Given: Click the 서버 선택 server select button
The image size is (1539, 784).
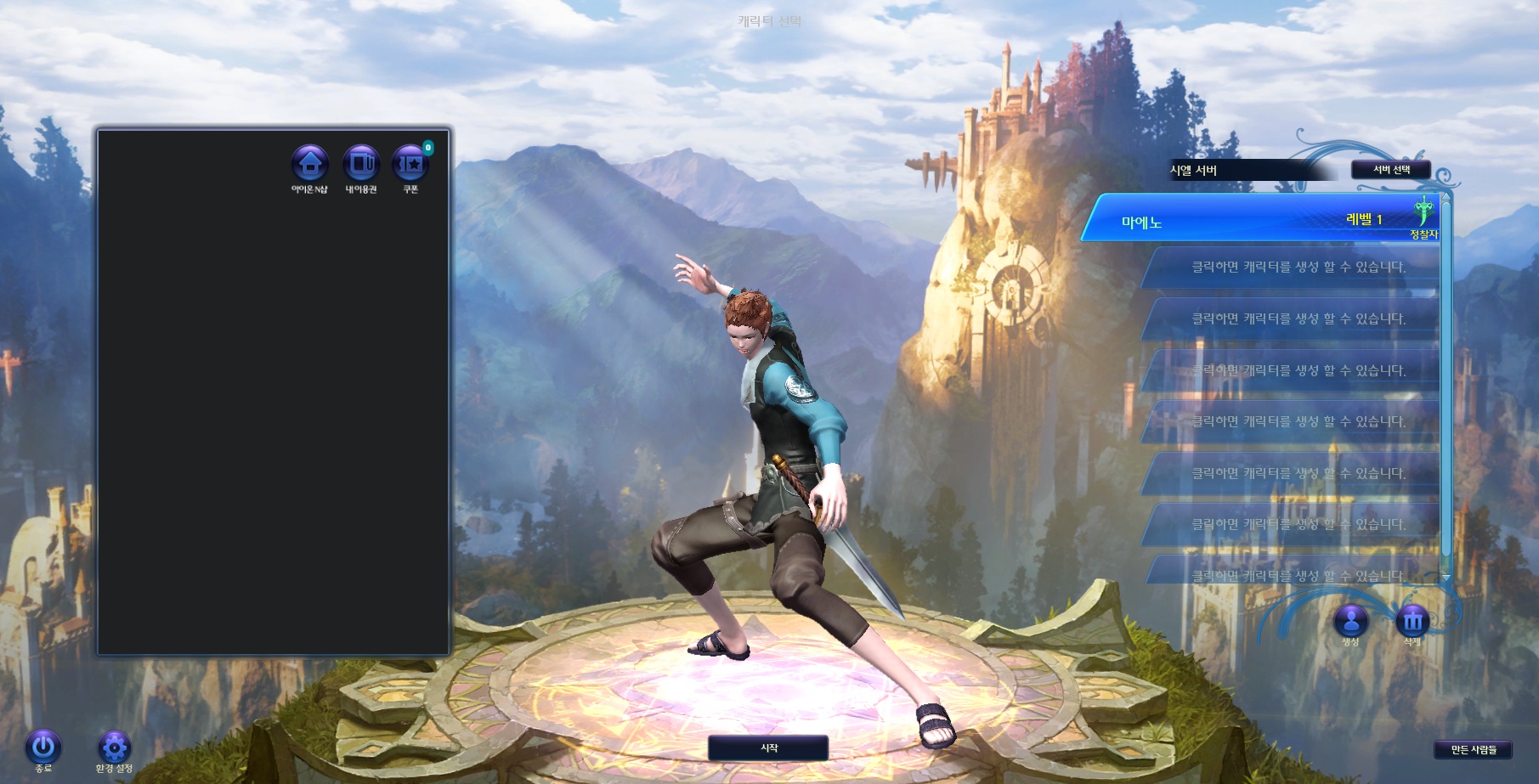Looking at the screenshot, I should click(1390, 170).
